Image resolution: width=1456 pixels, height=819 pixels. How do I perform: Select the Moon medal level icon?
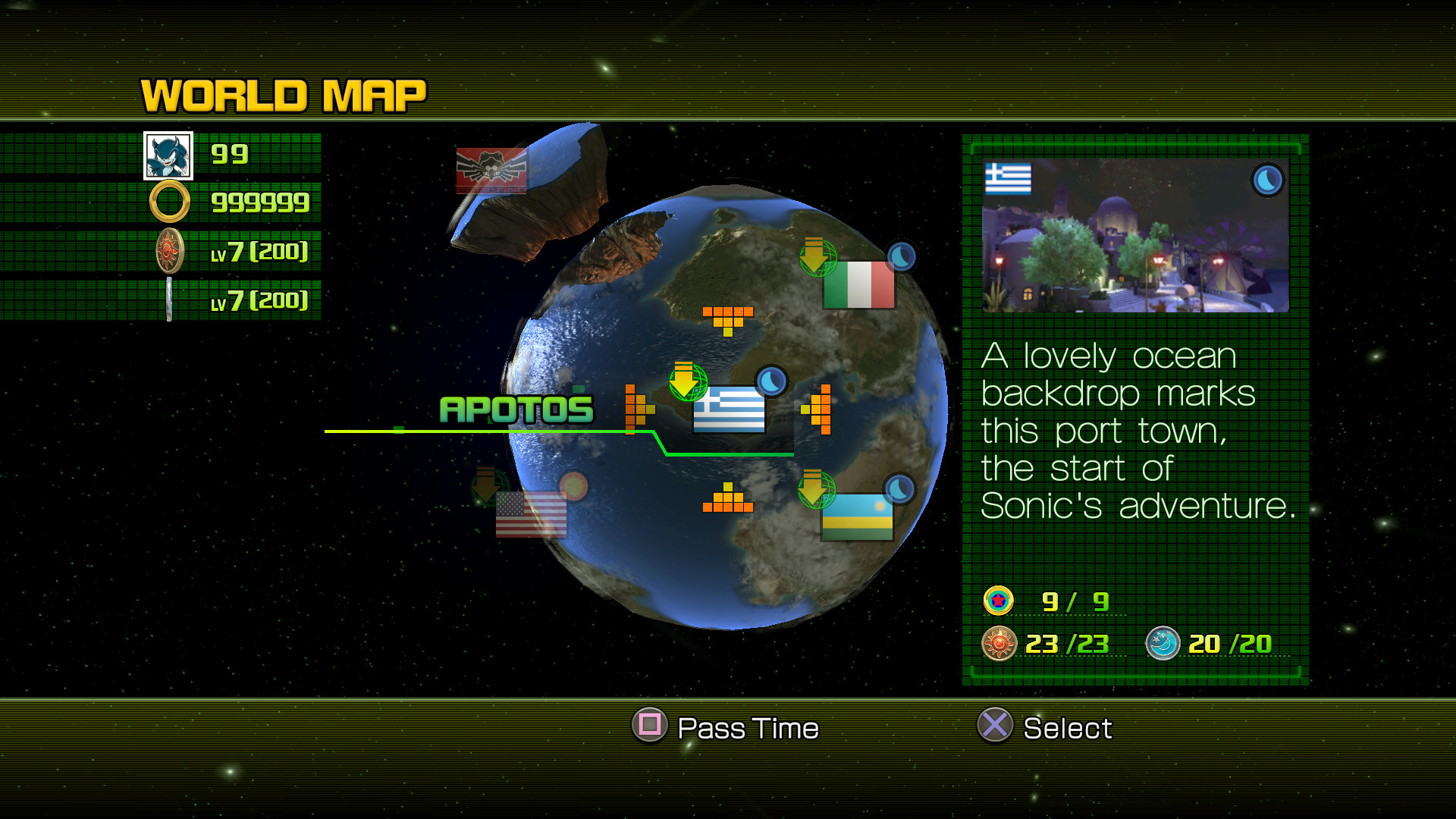coord(168,299)
